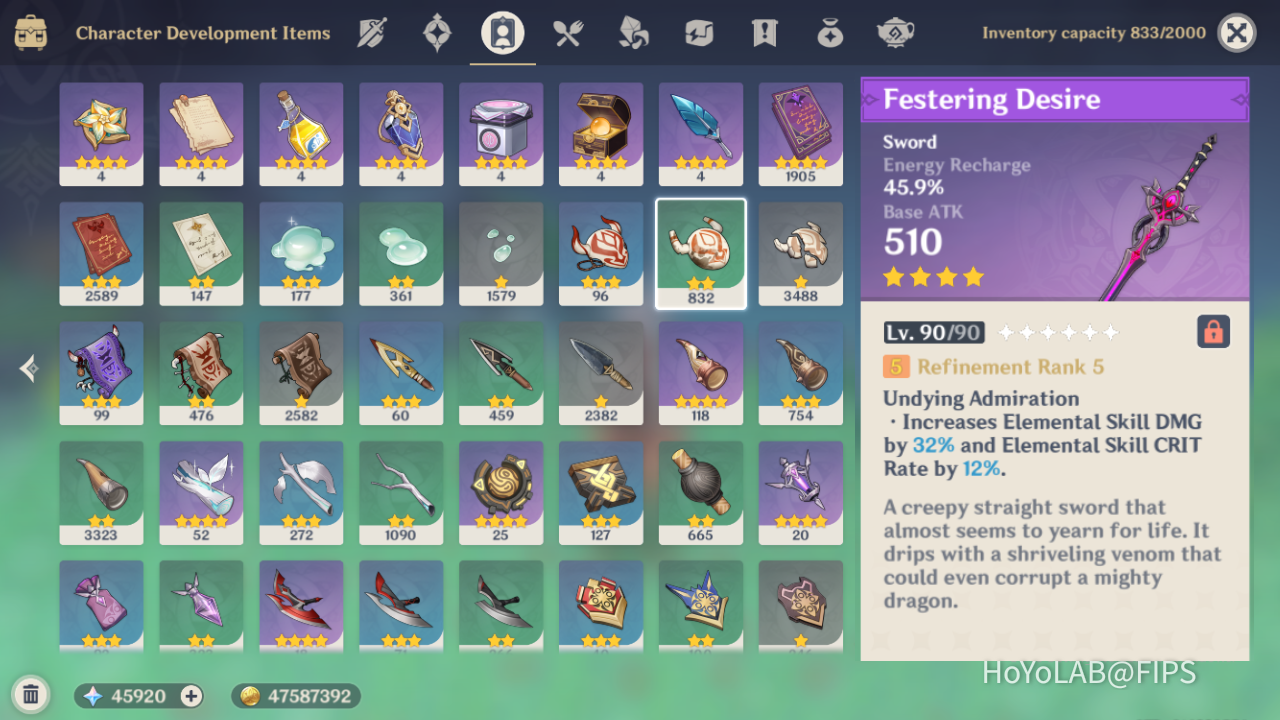The image size is (1280, 720).
Task: Close the inventory screen
Action: click(x=1236, y=32)
